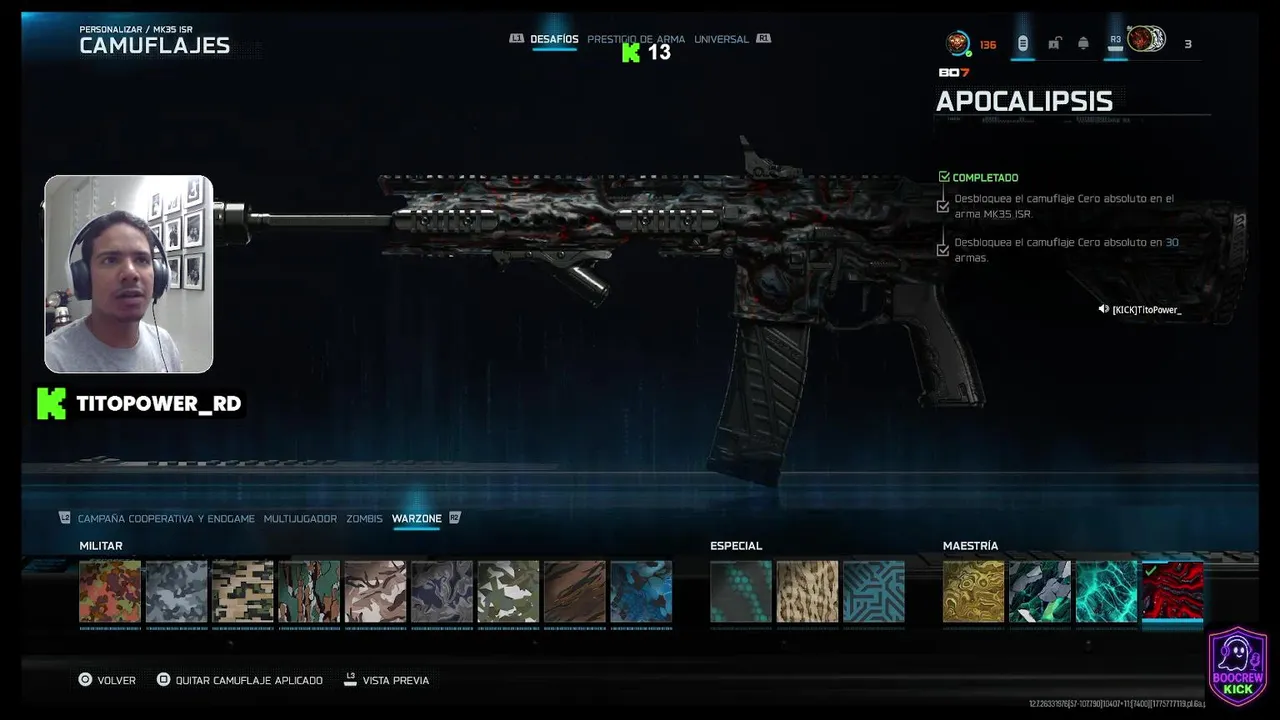Image resolution: width=1280 pixels, height=720 pixels.
Task: Pick the pixelated digital military camo
Action: tap(243, 592)
